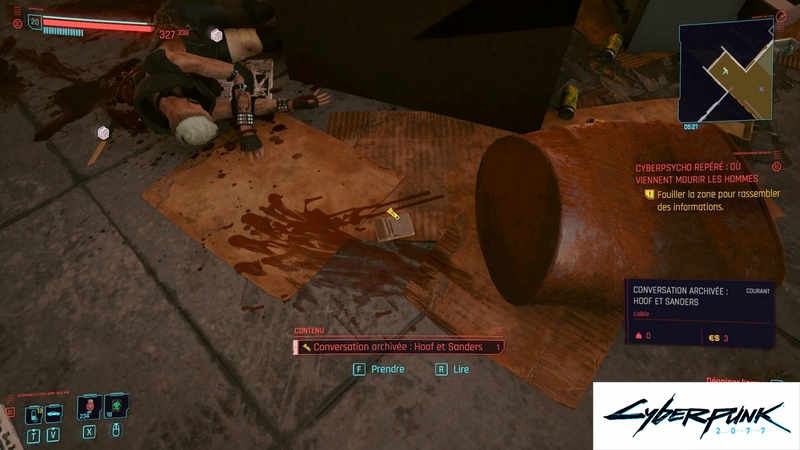Open the minimap
This screenshot has width=800, height=450.
tap(727, 71)
